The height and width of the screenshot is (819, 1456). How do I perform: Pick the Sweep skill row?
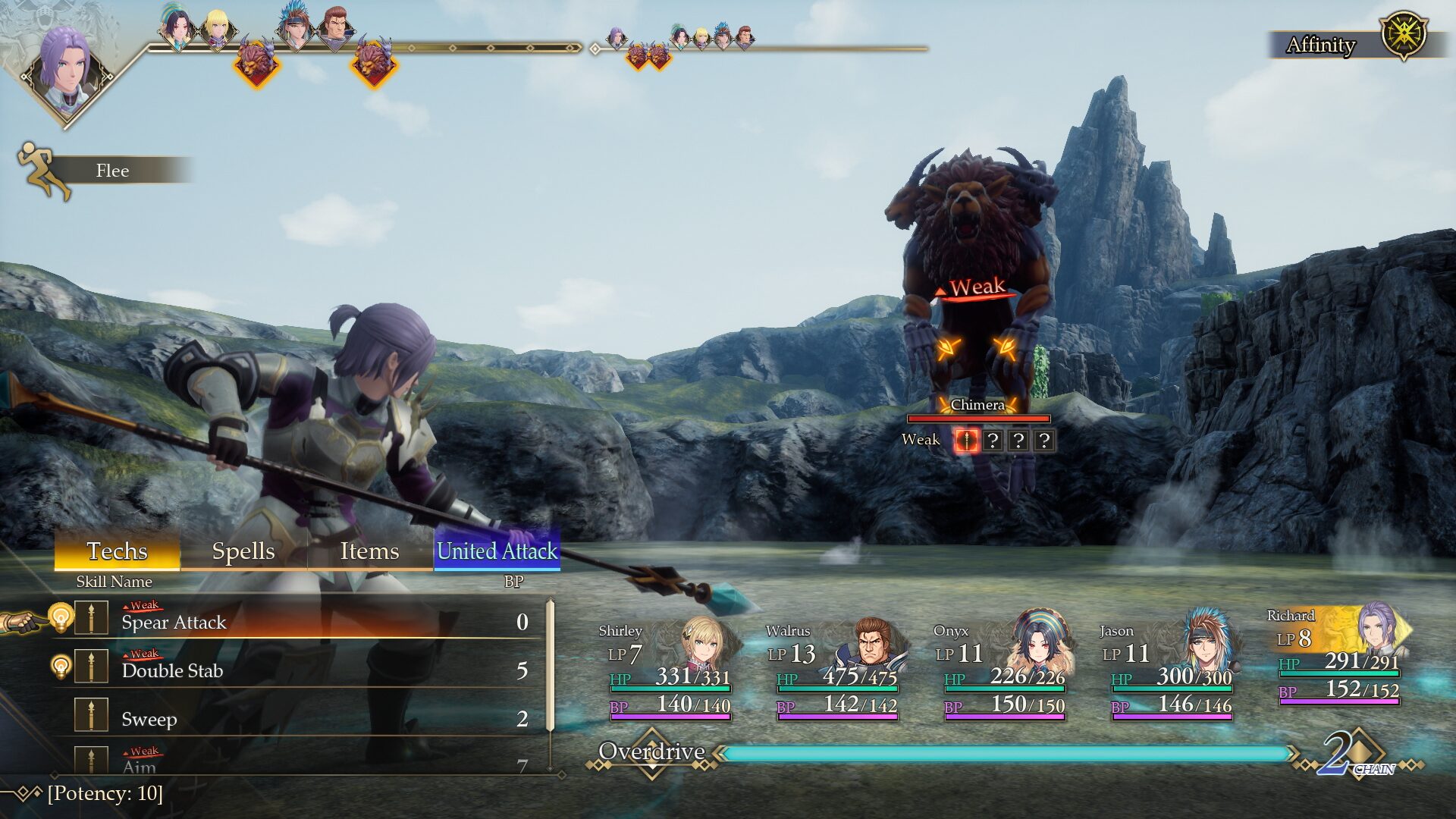click(303, 719)
